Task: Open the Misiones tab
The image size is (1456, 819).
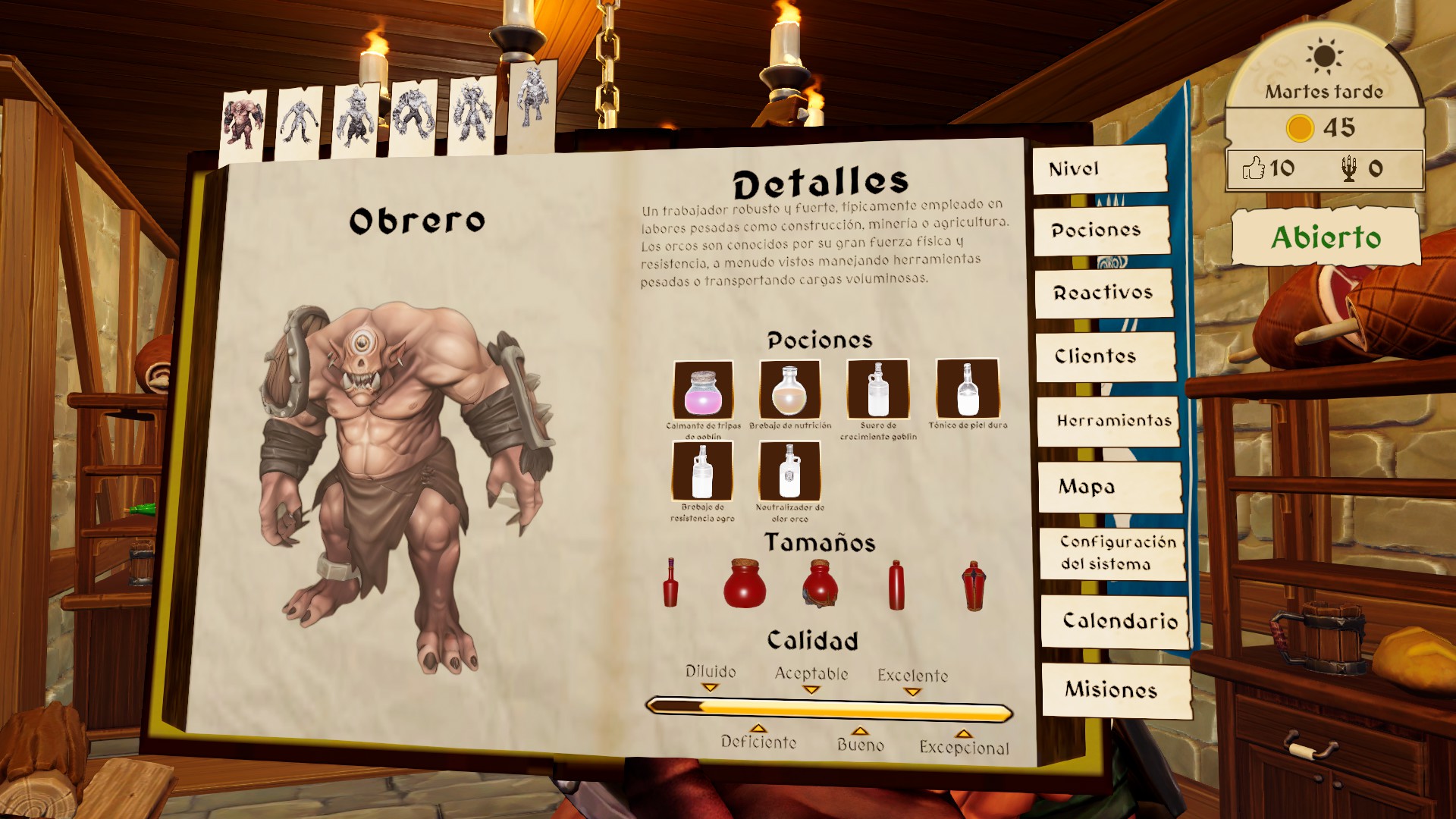Action: [1116, 689]
